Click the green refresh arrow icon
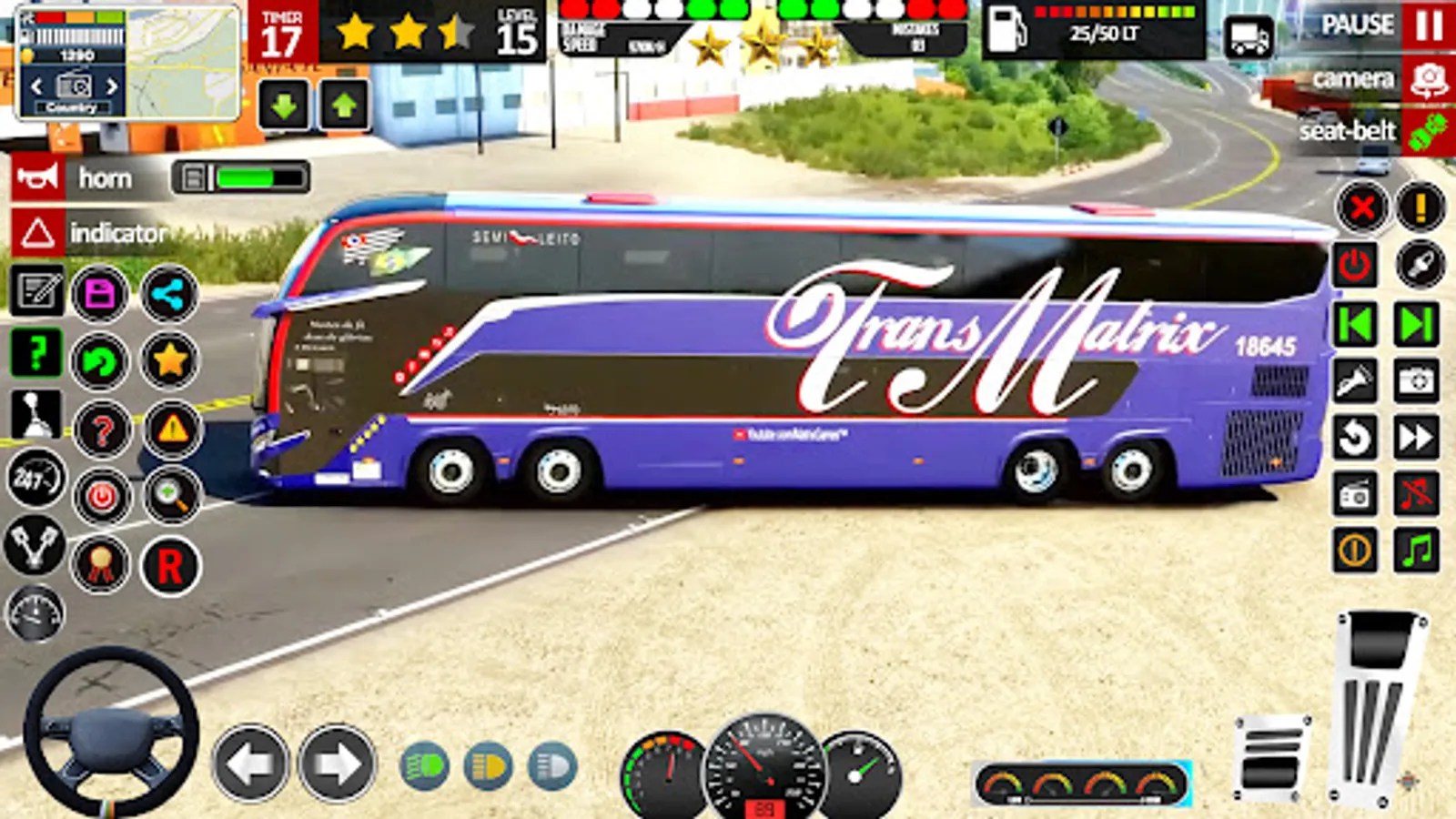Viewport: 1456px width, 819px height. point(100,362)
